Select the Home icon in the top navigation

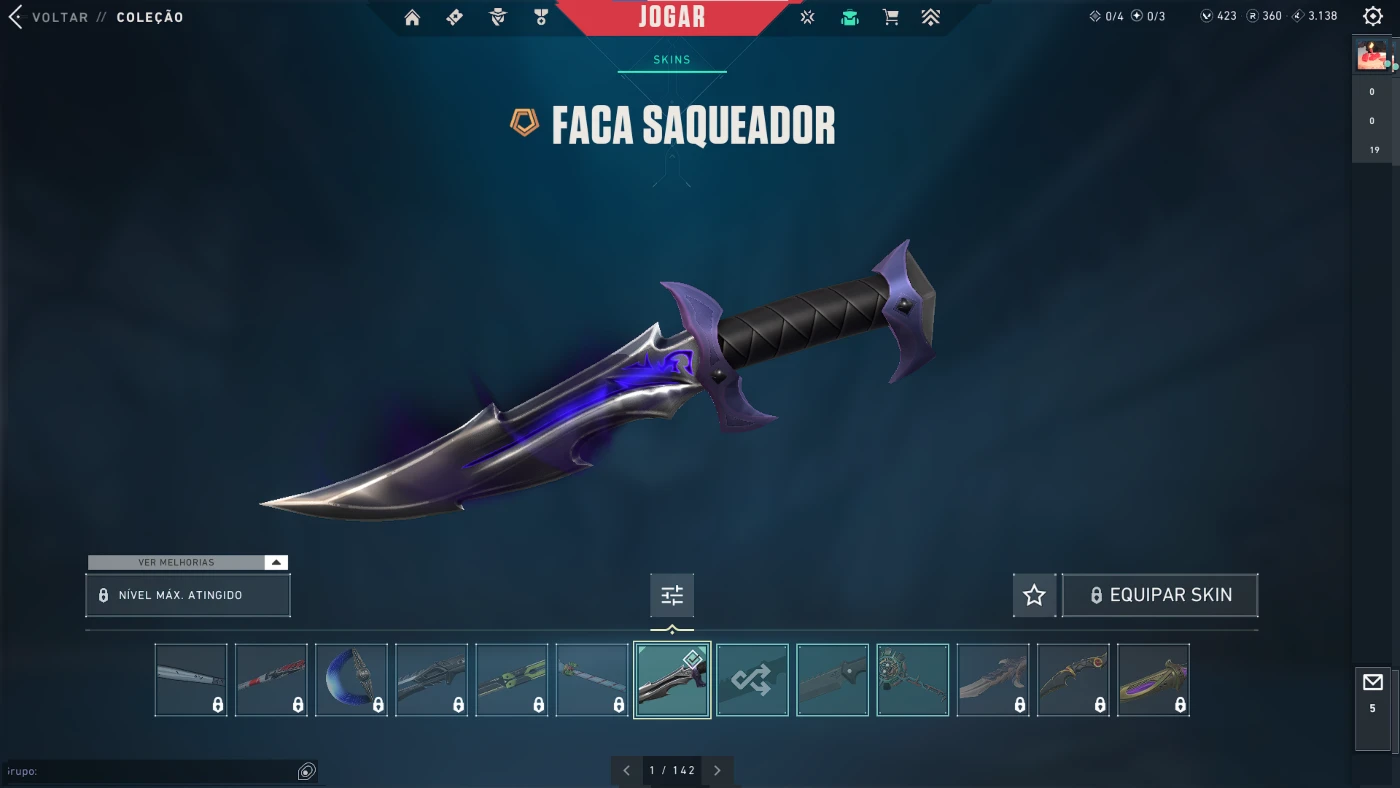coord(411,17)
